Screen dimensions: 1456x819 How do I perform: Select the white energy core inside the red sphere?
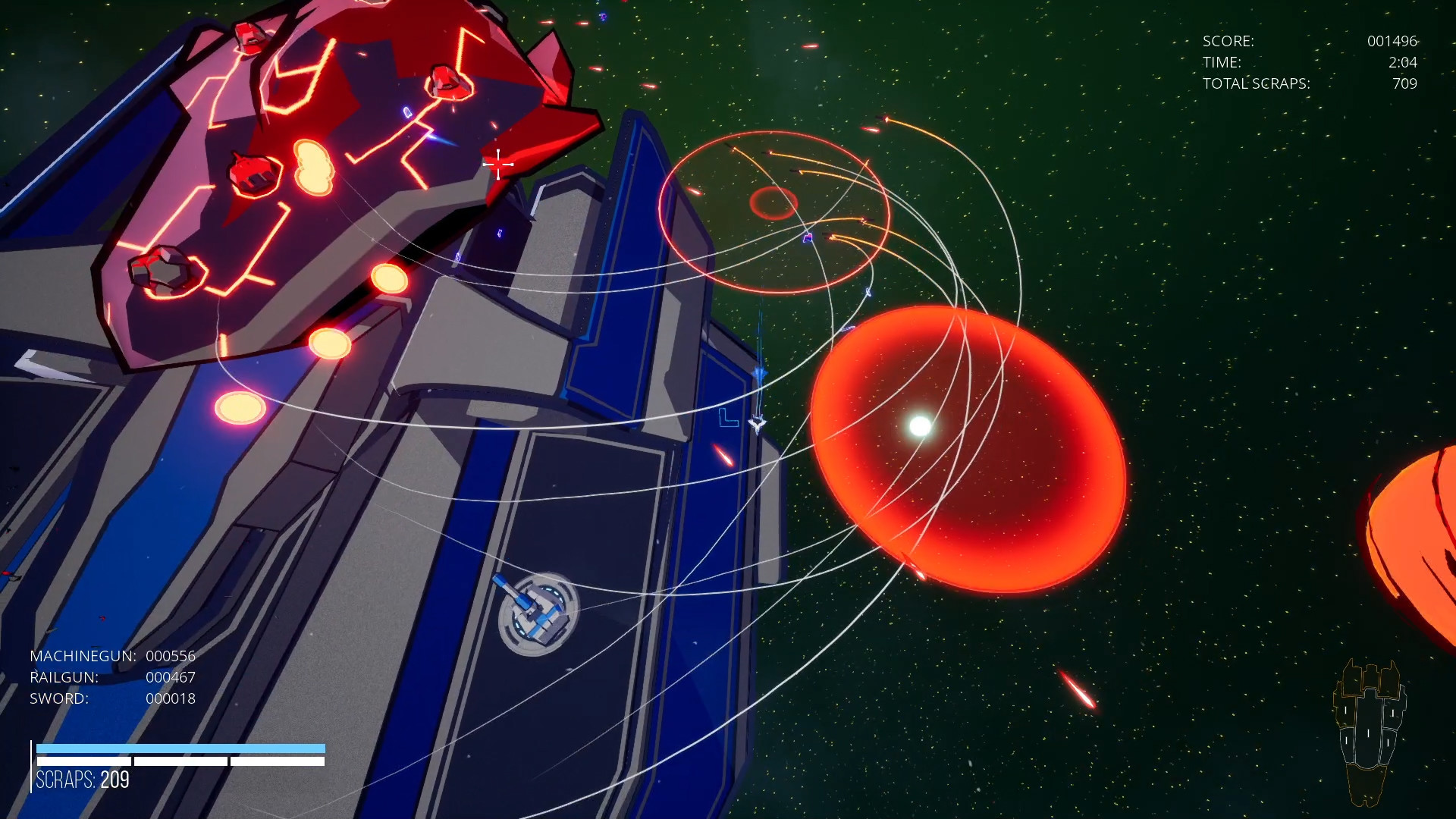(x=920, y=426)
